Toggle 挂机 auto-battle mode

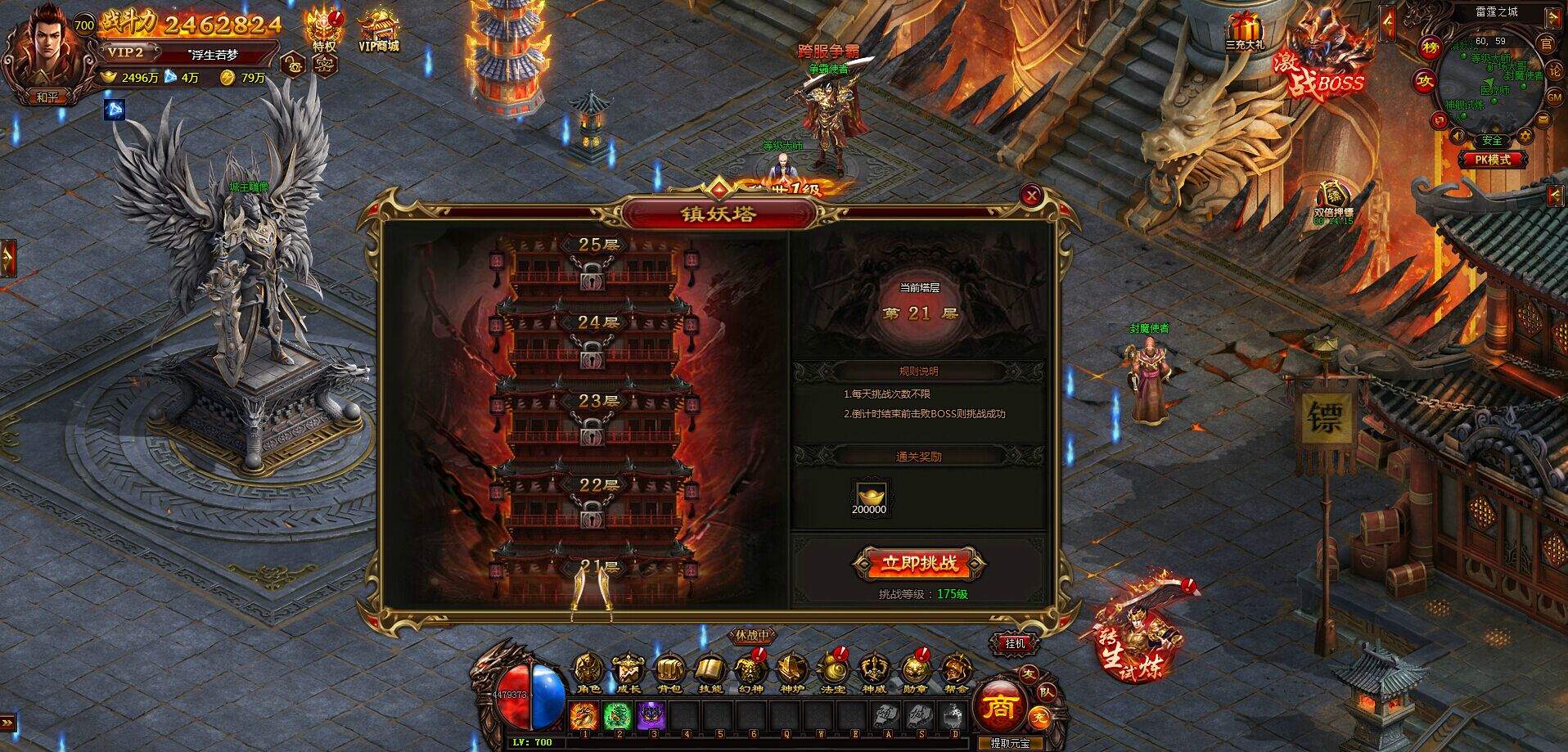[1015, 644]
